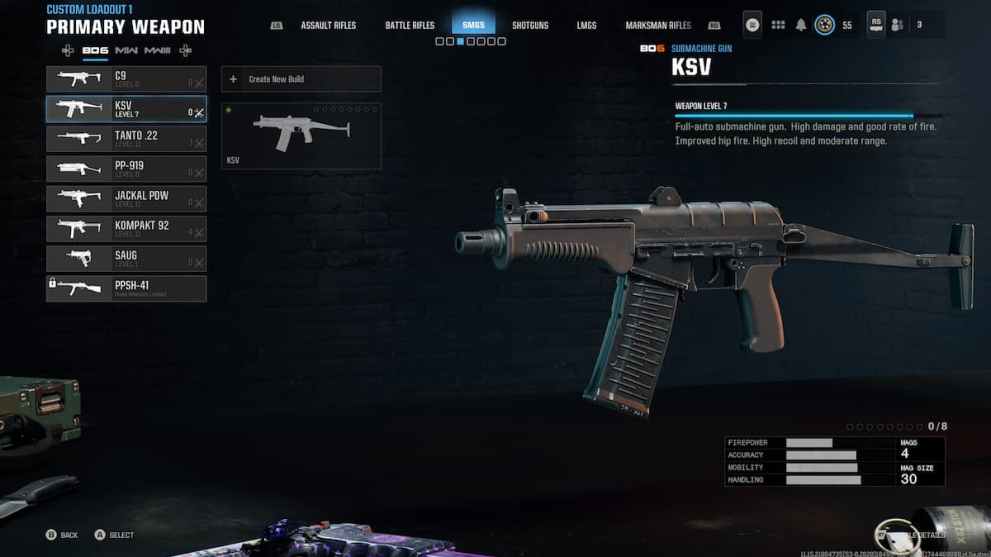
Task: Open the existing KSV build thumbnail
Action: click(x=301, y=135)
